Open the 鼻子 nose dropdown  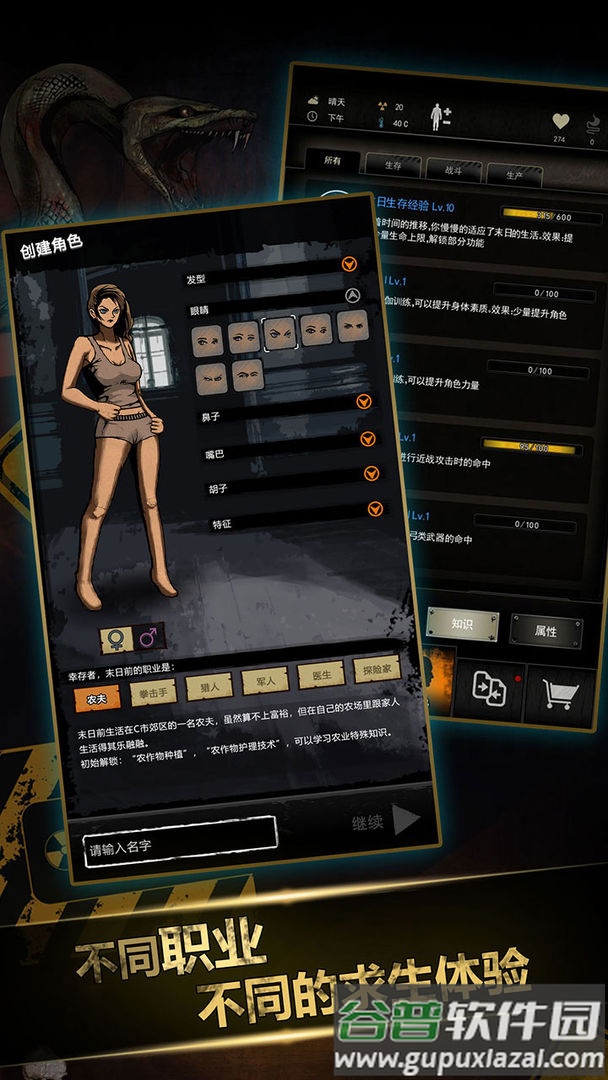pos(364,401)
